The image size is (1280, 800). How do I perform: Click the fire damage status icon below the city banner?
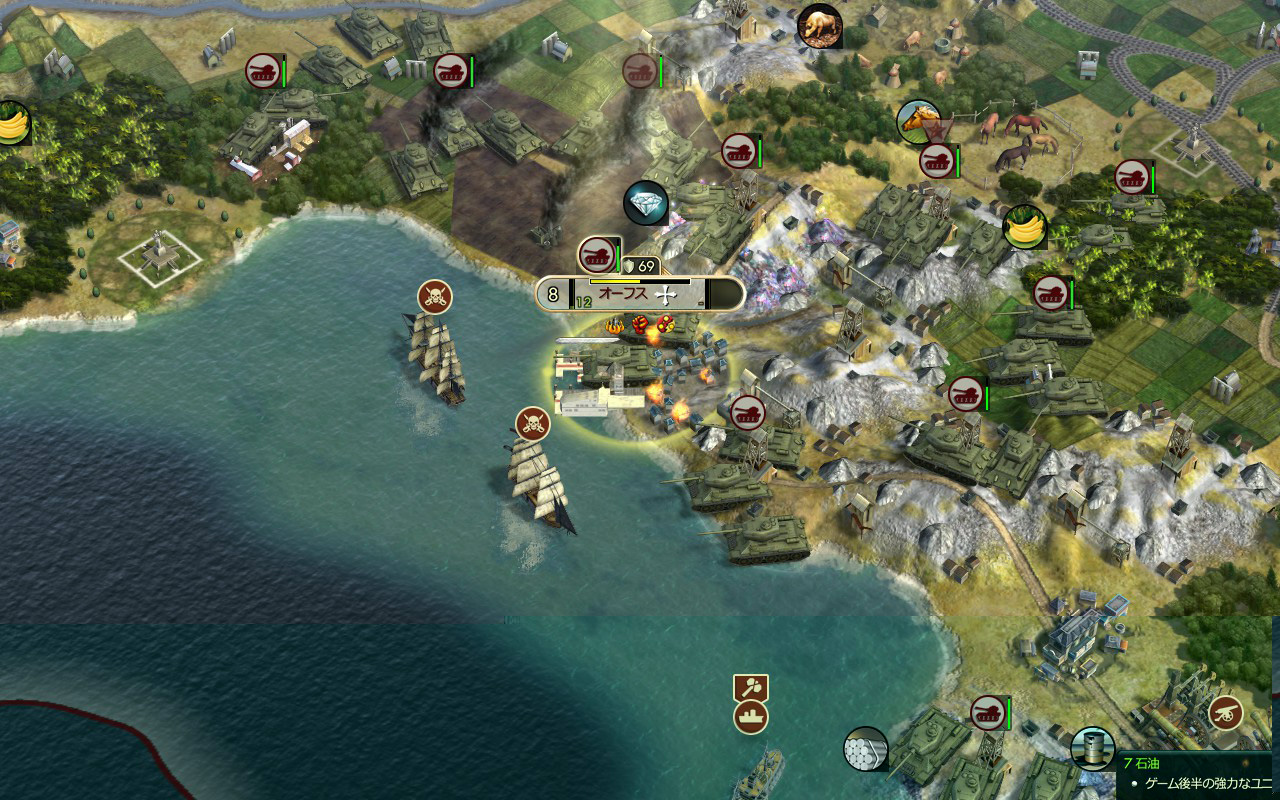(613, 324)
